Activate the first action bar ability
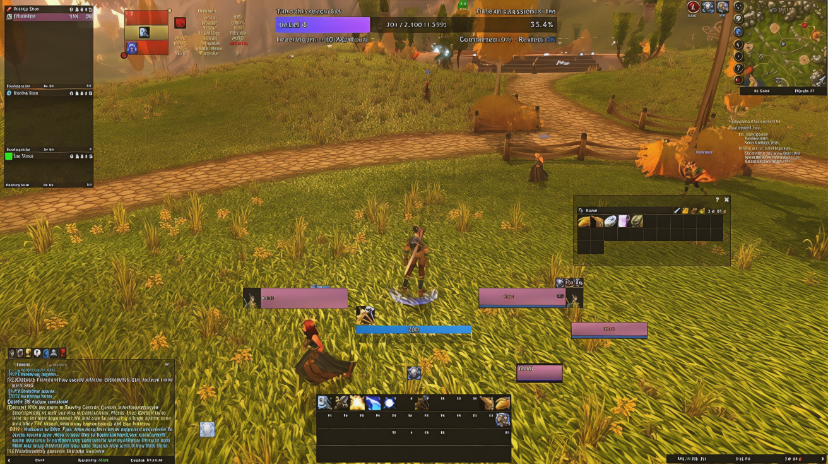Image resolution: width=828 pixels, height=464 pixels. point(325,403)
